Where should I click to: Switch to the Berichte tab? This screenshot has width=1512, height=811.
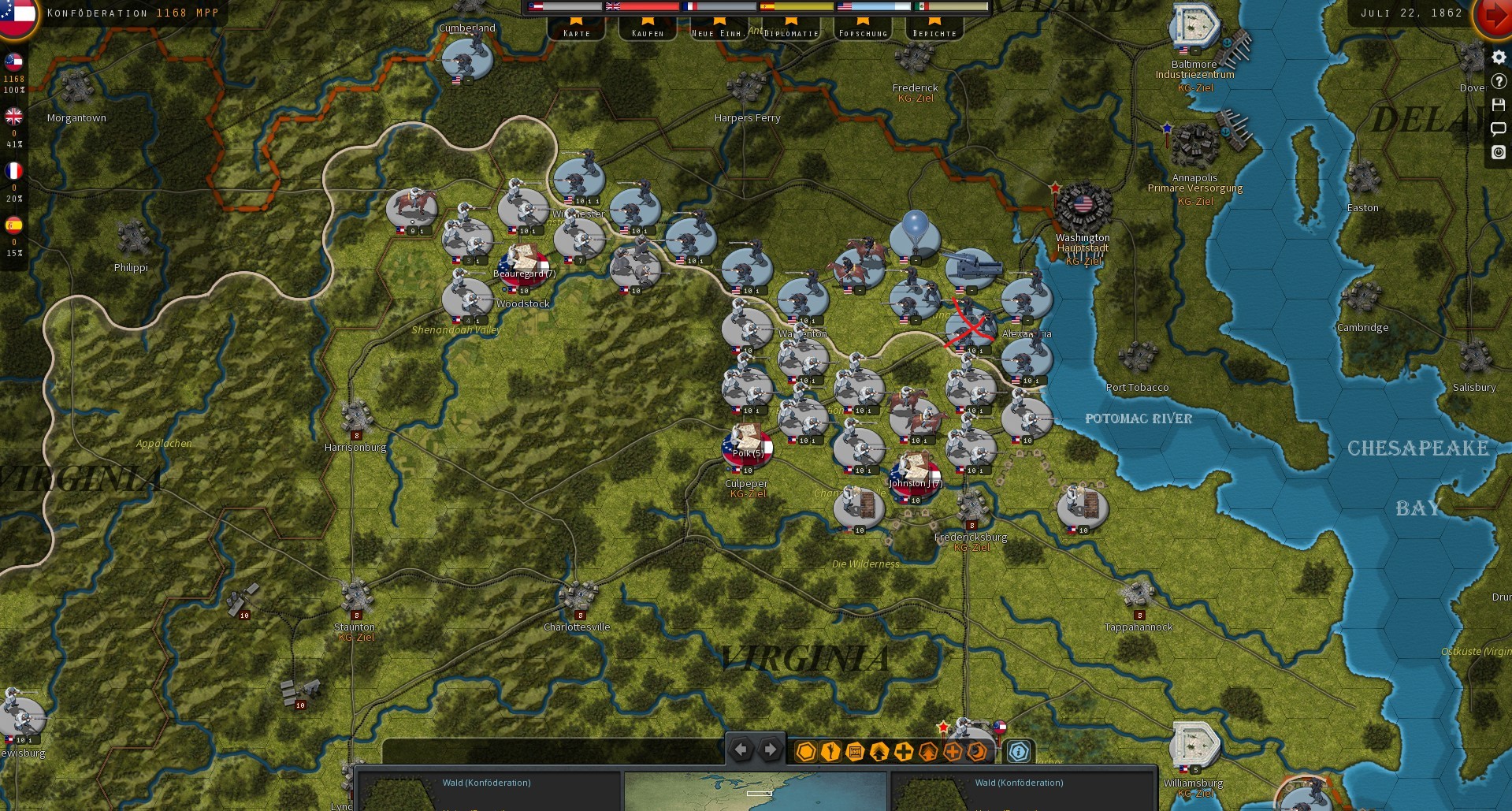pyautogui.click(x=934, y=33)
